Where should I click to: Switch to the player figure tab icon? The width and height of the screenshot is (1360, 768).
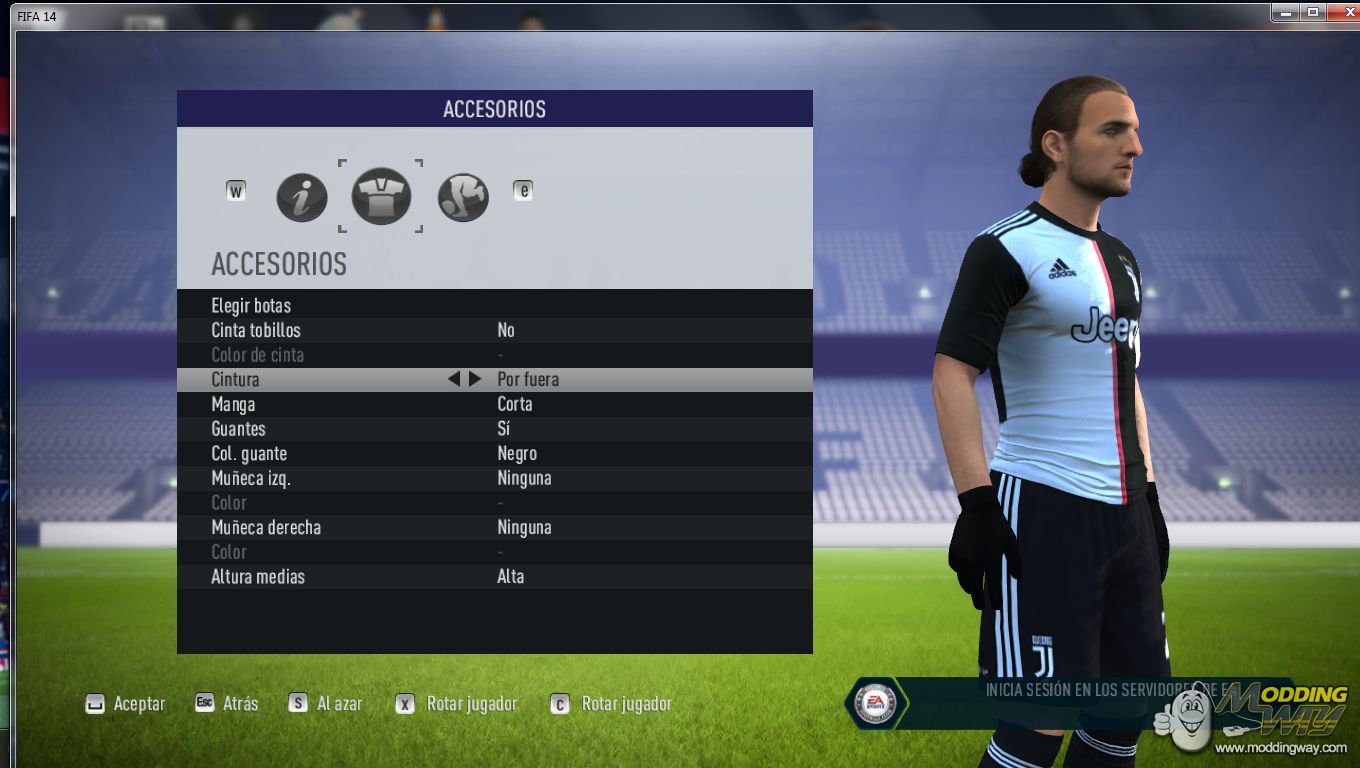pos(463,197)
